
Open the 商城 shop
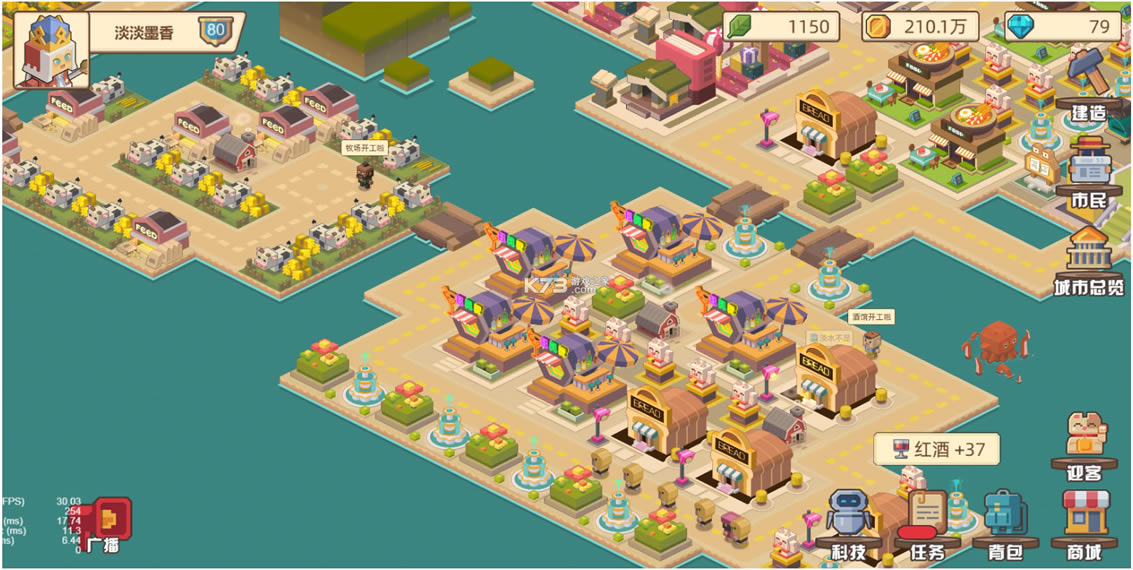click(1085, 522)
